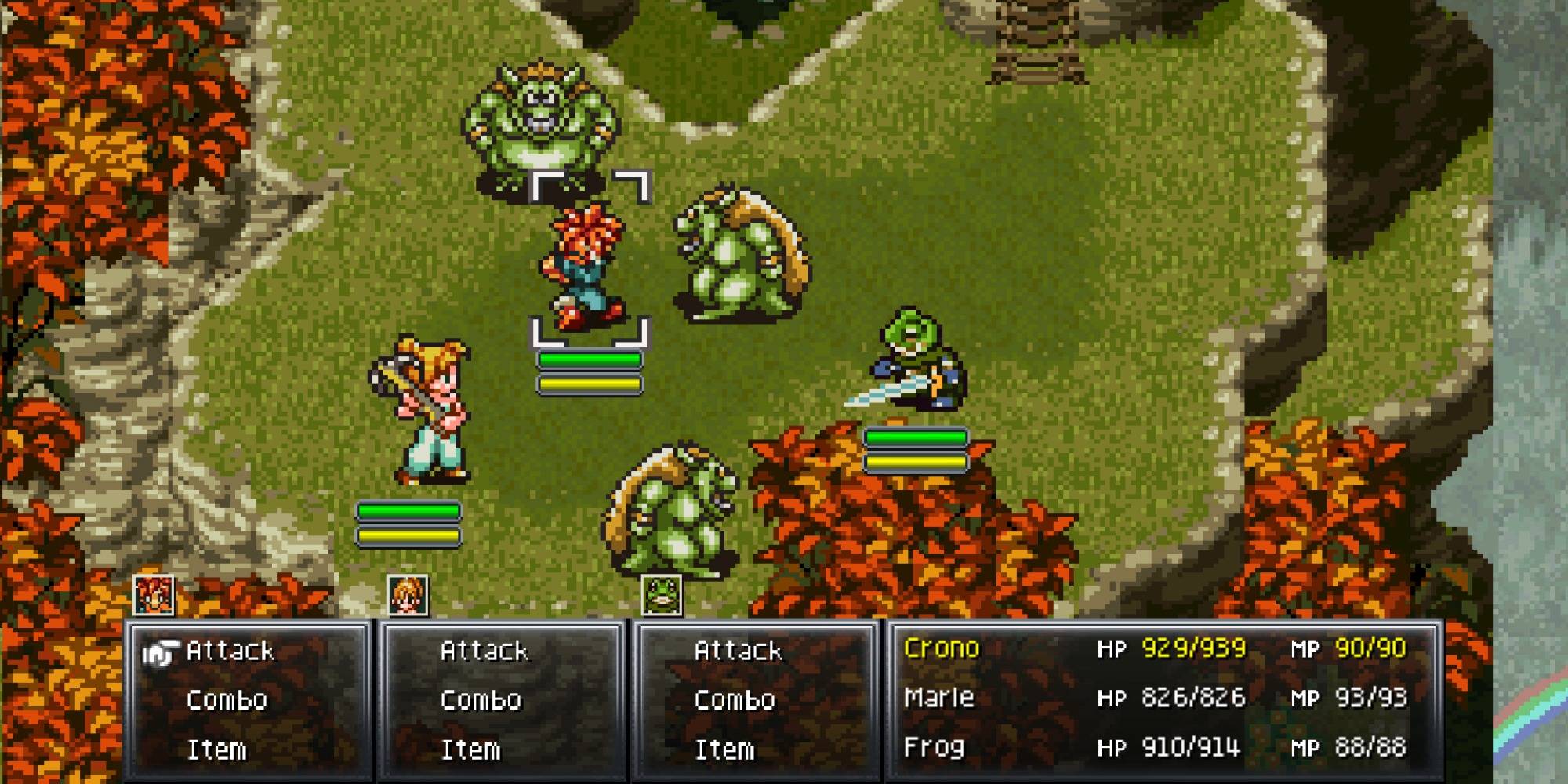Open Item in Marle's command menu
The image size is (1568, 784).
pos(470,750)
